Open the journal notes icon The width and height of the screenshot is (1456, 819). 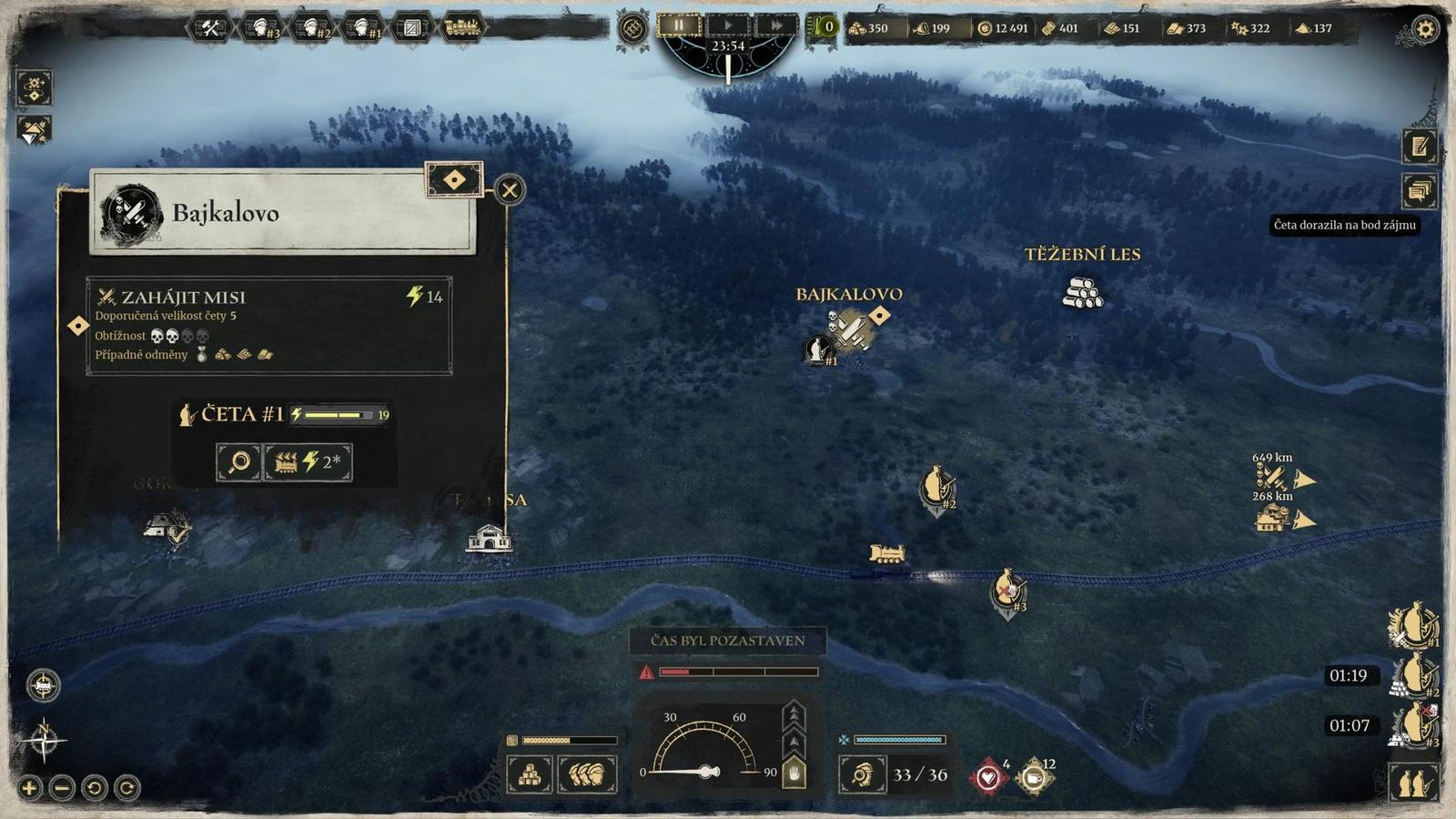[1419, 146]
